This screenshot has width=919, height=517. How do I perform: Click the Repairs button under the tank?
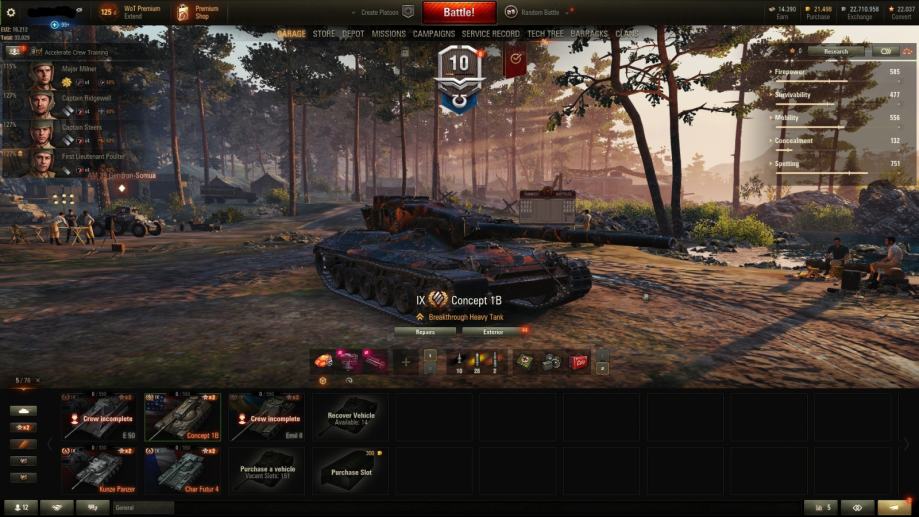(425, 331)
